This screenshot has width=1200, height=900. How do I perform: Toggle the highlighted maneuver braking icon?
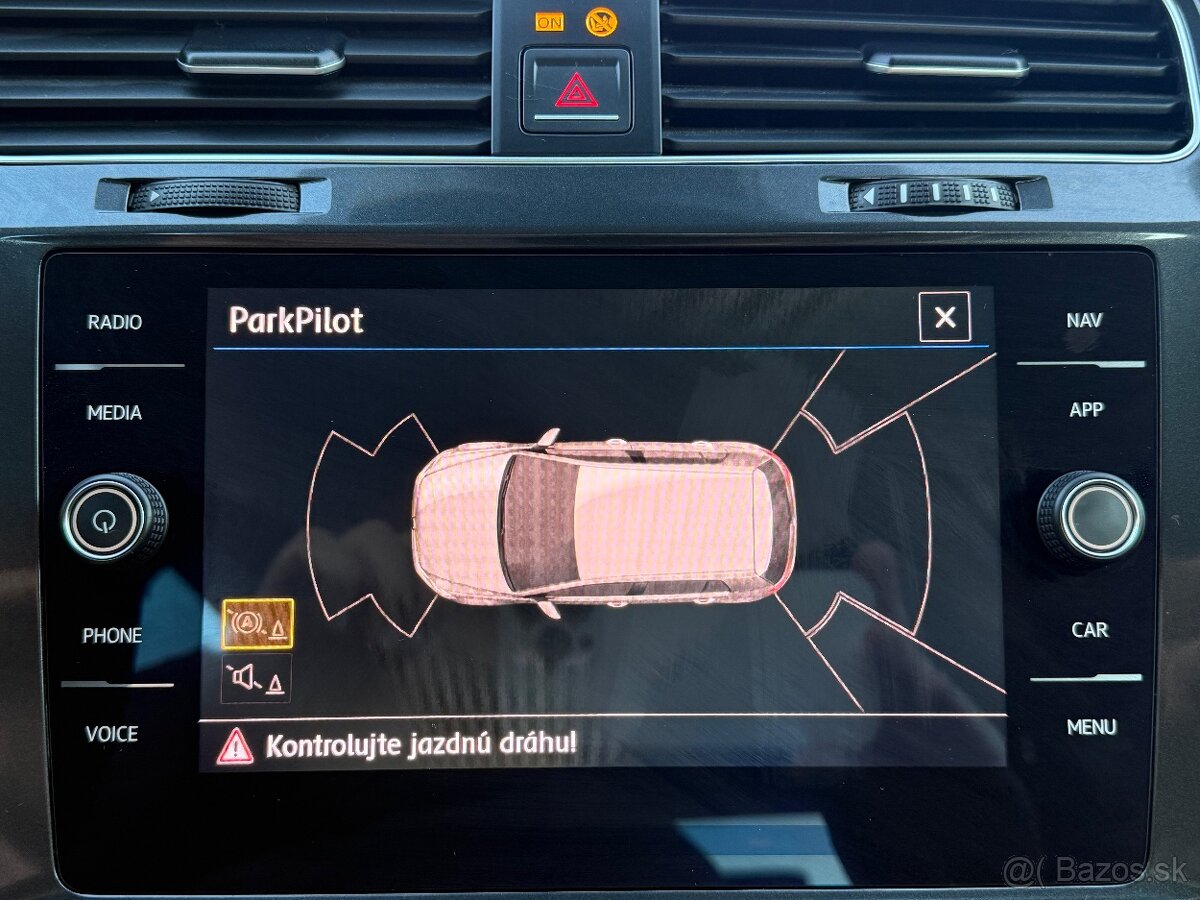(x=257, y=624)
